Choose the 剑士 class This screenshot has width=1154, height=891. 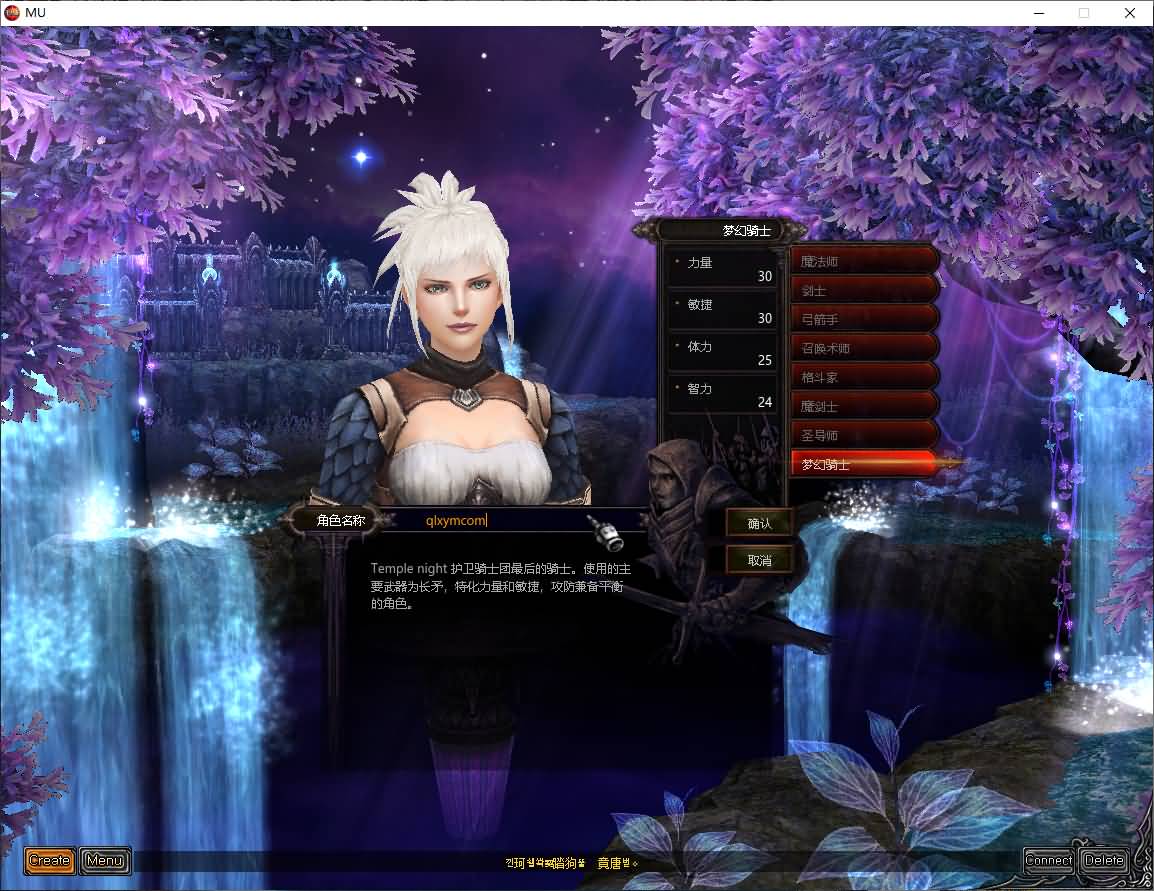click(x=864, y=290)
